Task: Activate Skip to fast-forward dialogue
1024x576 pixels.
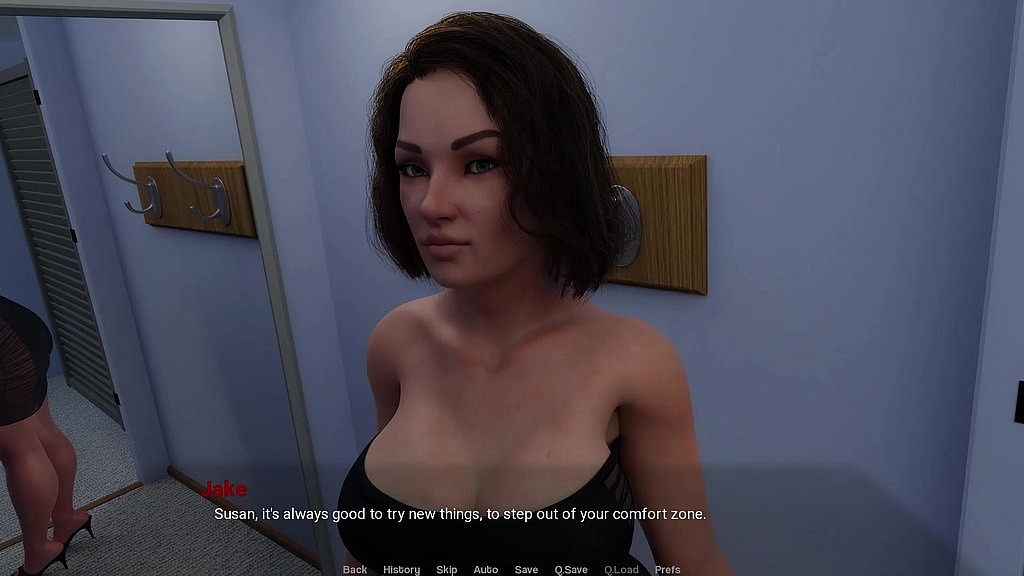Action: click(446, 570)
